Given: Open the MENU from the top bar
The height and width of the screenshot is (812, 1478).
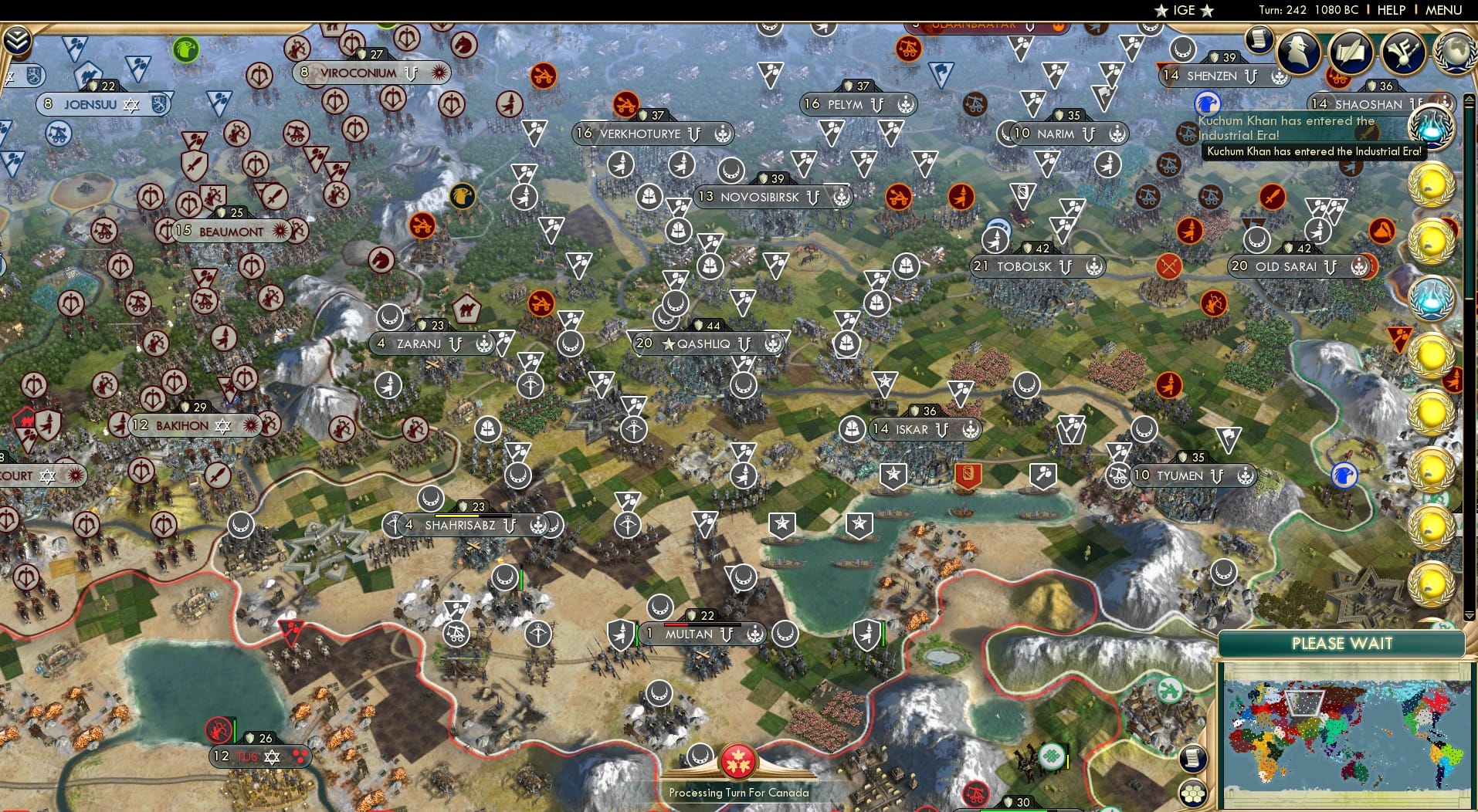Looking at the screenshot, I should coord(1445,10).
